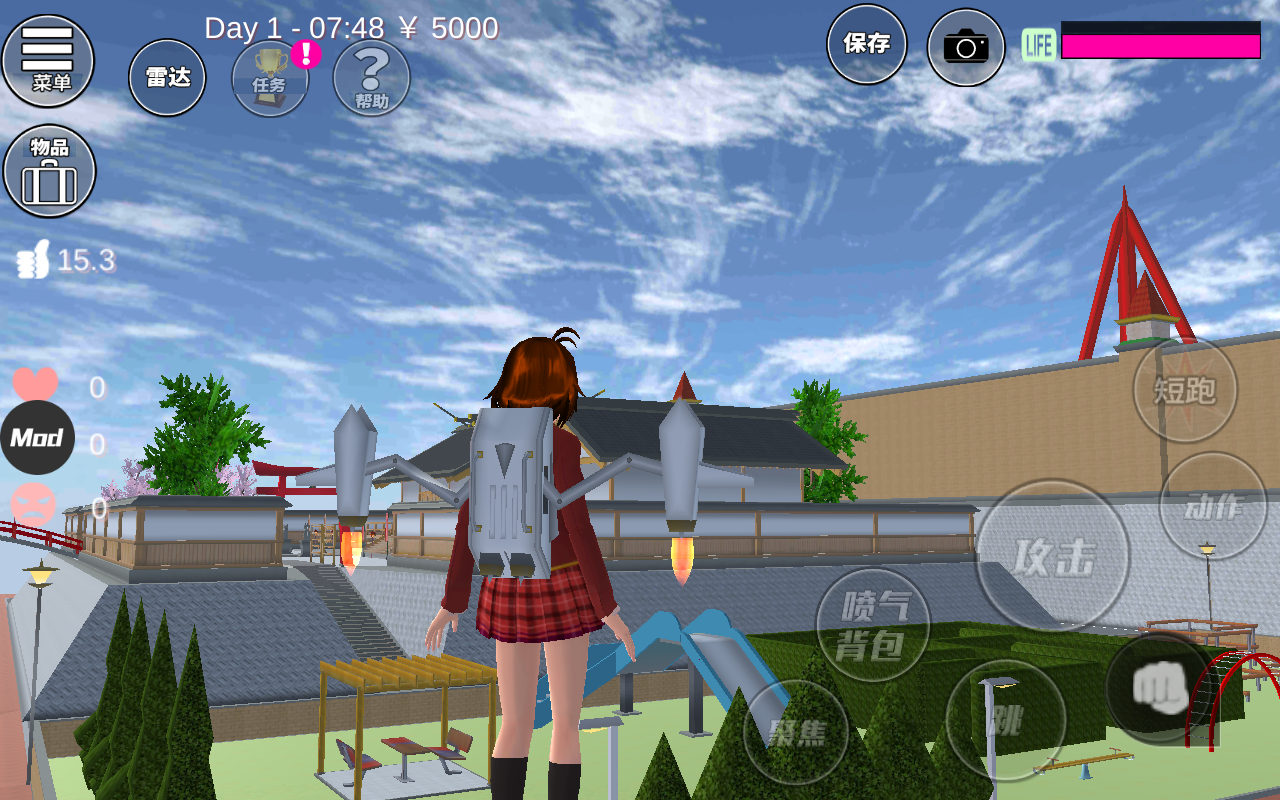This screenshot has width=1280, height=800.
Task: Tap the 聚焦 focus button
Action: 796,733
